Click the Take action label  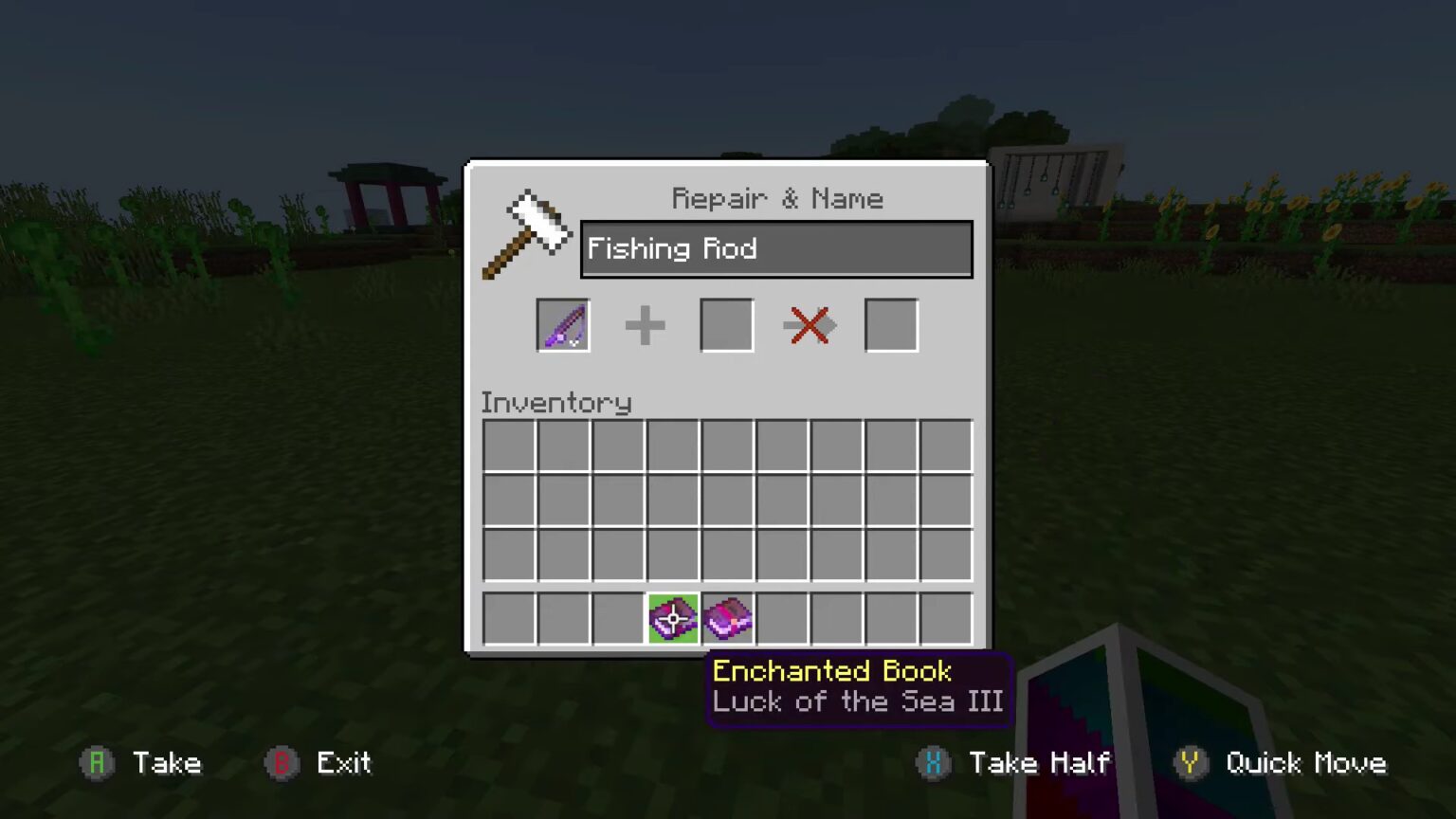point(169,763)
